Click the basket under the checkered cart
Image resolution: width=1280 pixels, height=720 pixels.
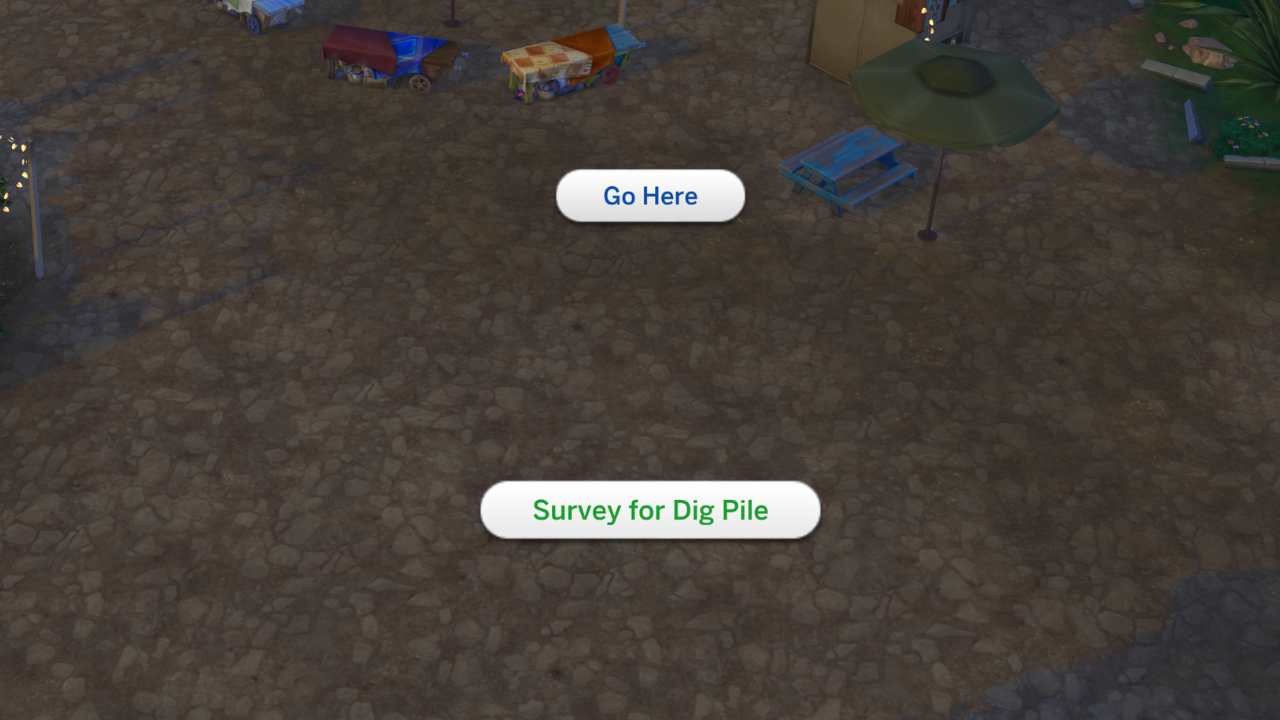pos(545,93)
